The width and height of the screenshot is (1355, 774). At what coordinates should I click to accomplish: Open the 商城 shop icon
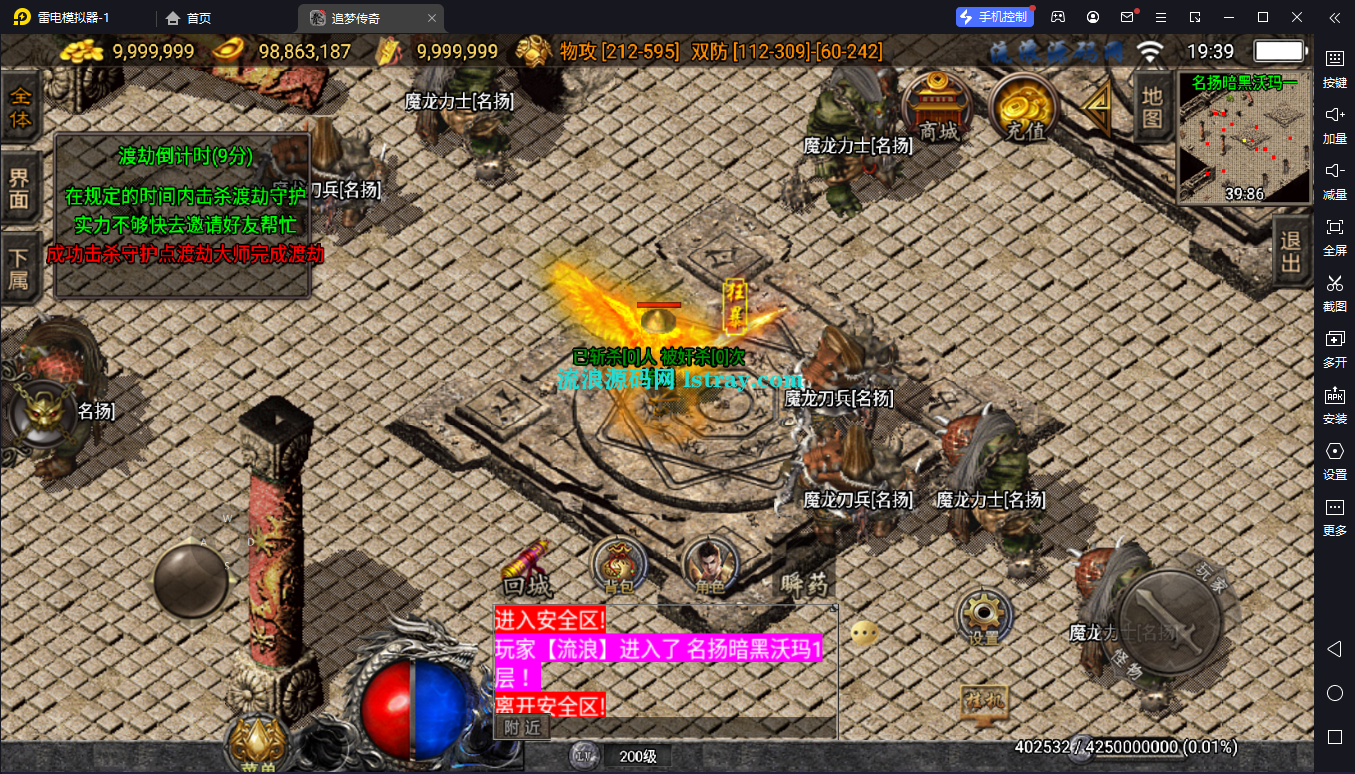coord(938,108)
